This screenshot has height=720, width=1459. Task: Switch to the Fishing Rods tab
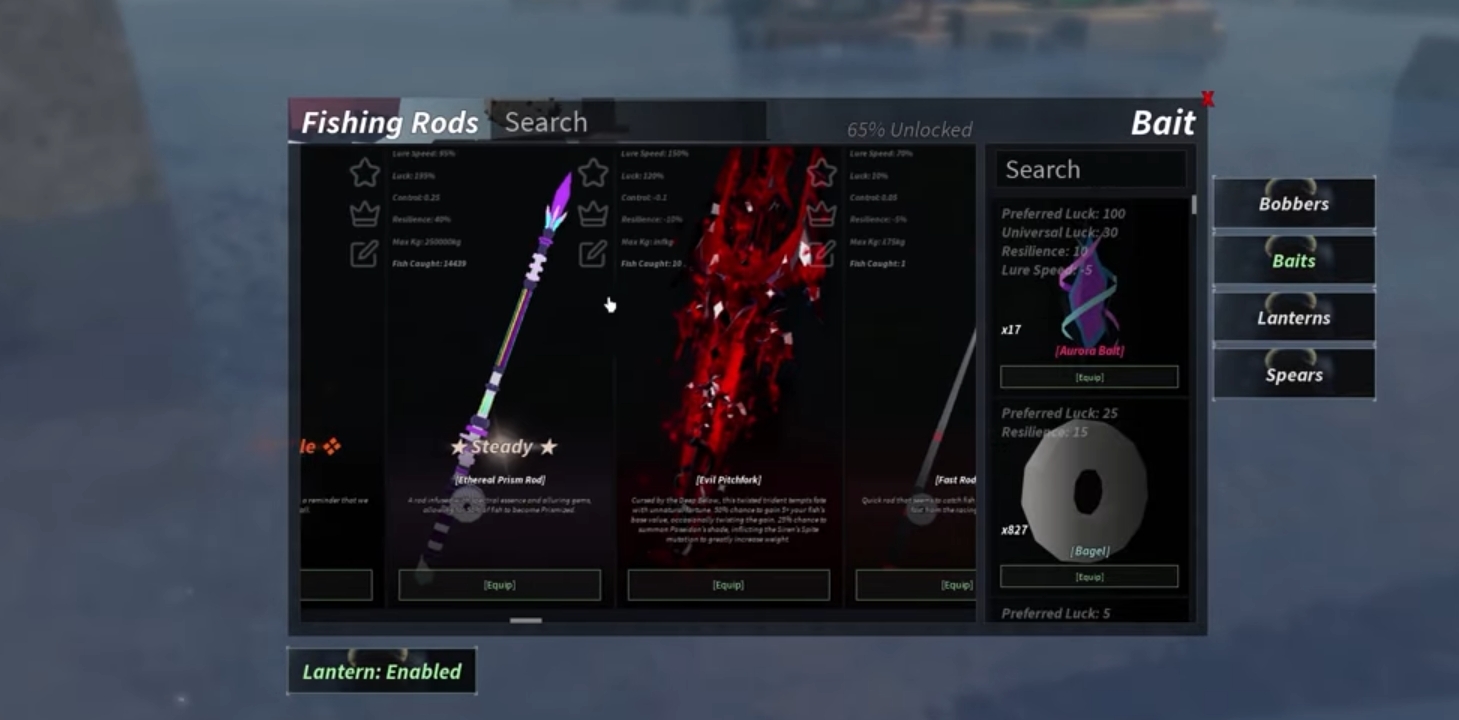tap(389, 122)
